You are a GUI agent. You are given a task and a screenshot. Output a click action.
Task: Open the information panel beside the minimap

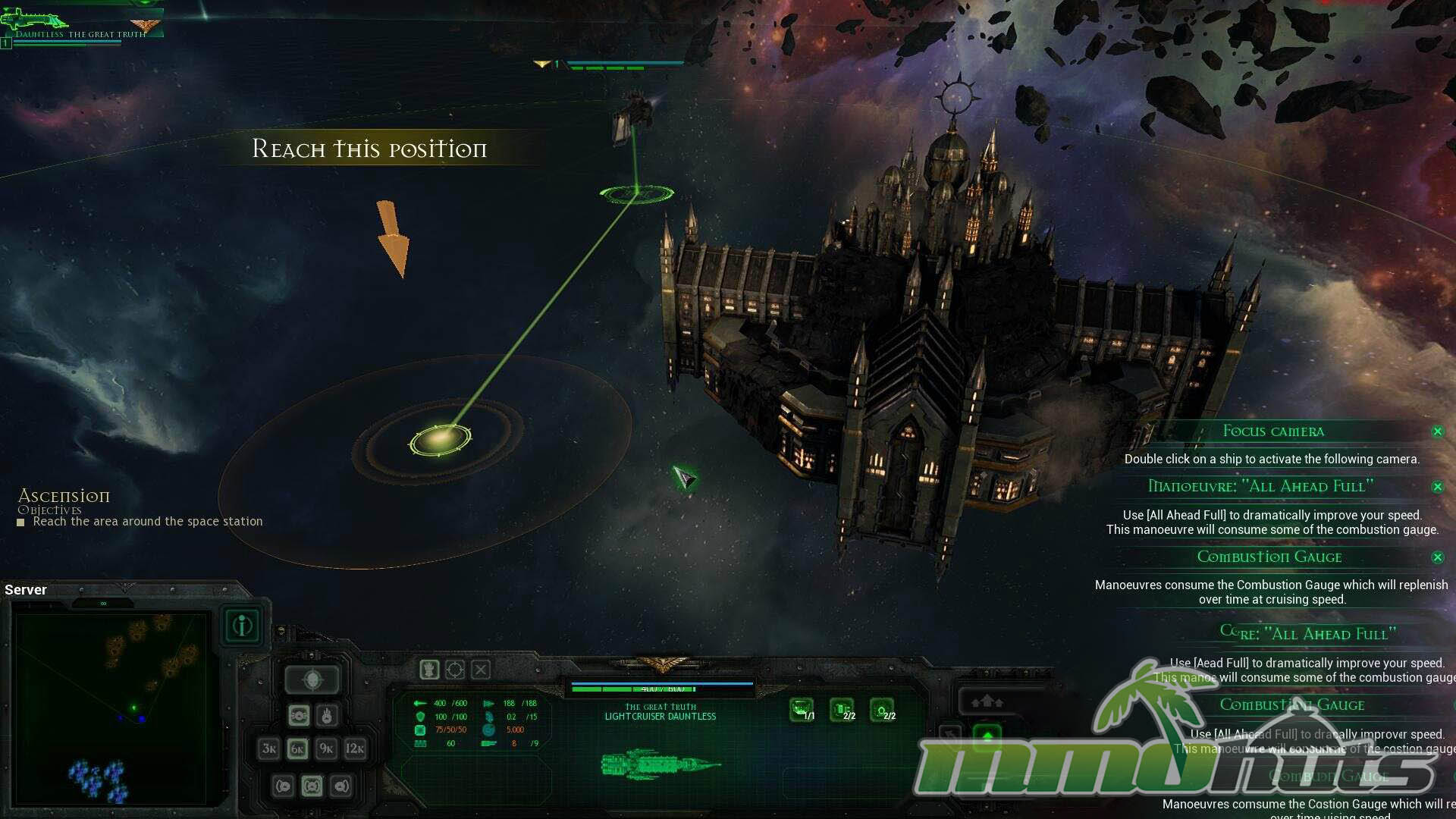click(x=243, y=626)
